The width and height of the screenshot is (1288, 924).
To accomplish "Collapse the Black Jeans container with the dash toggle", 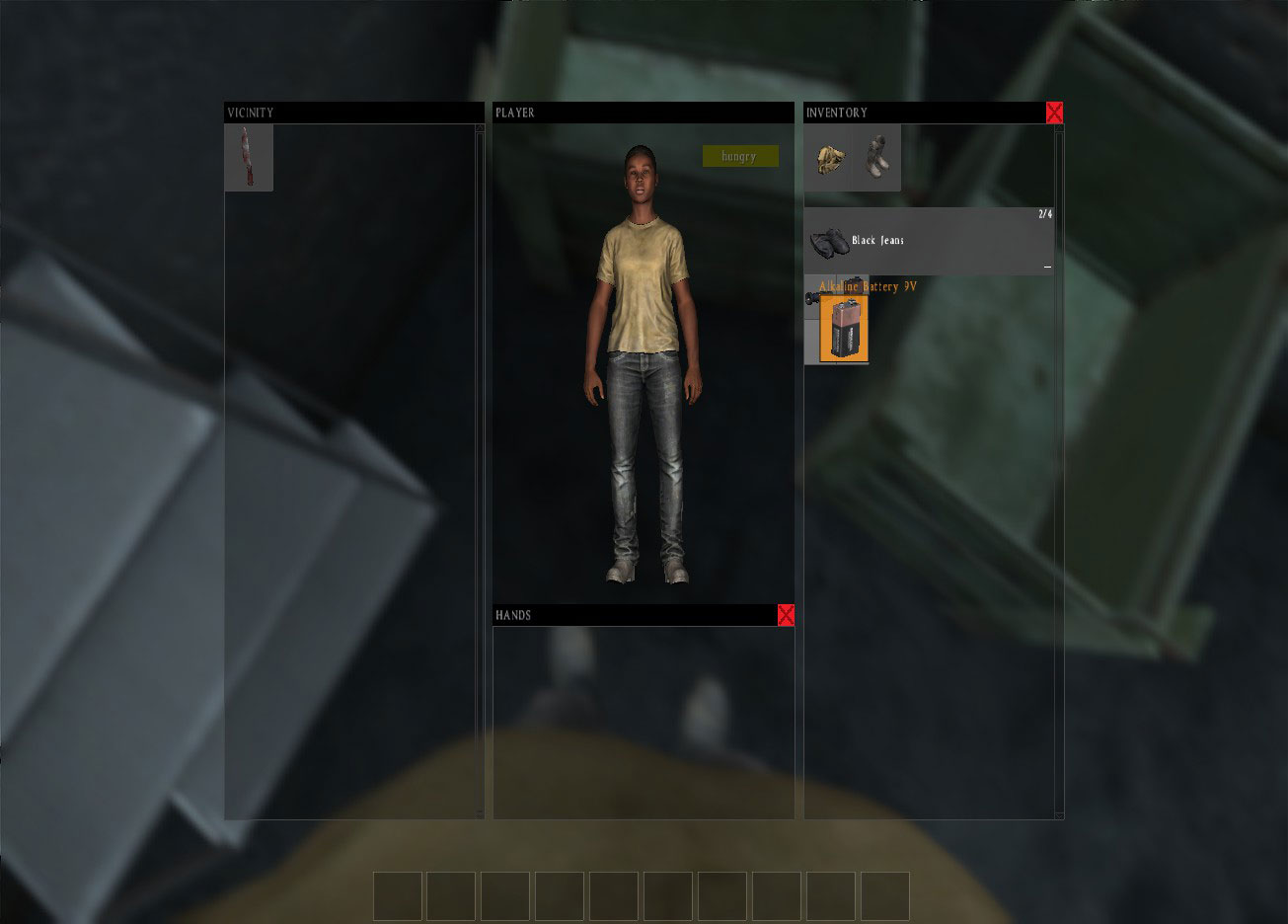I will tap(1048, 265).
